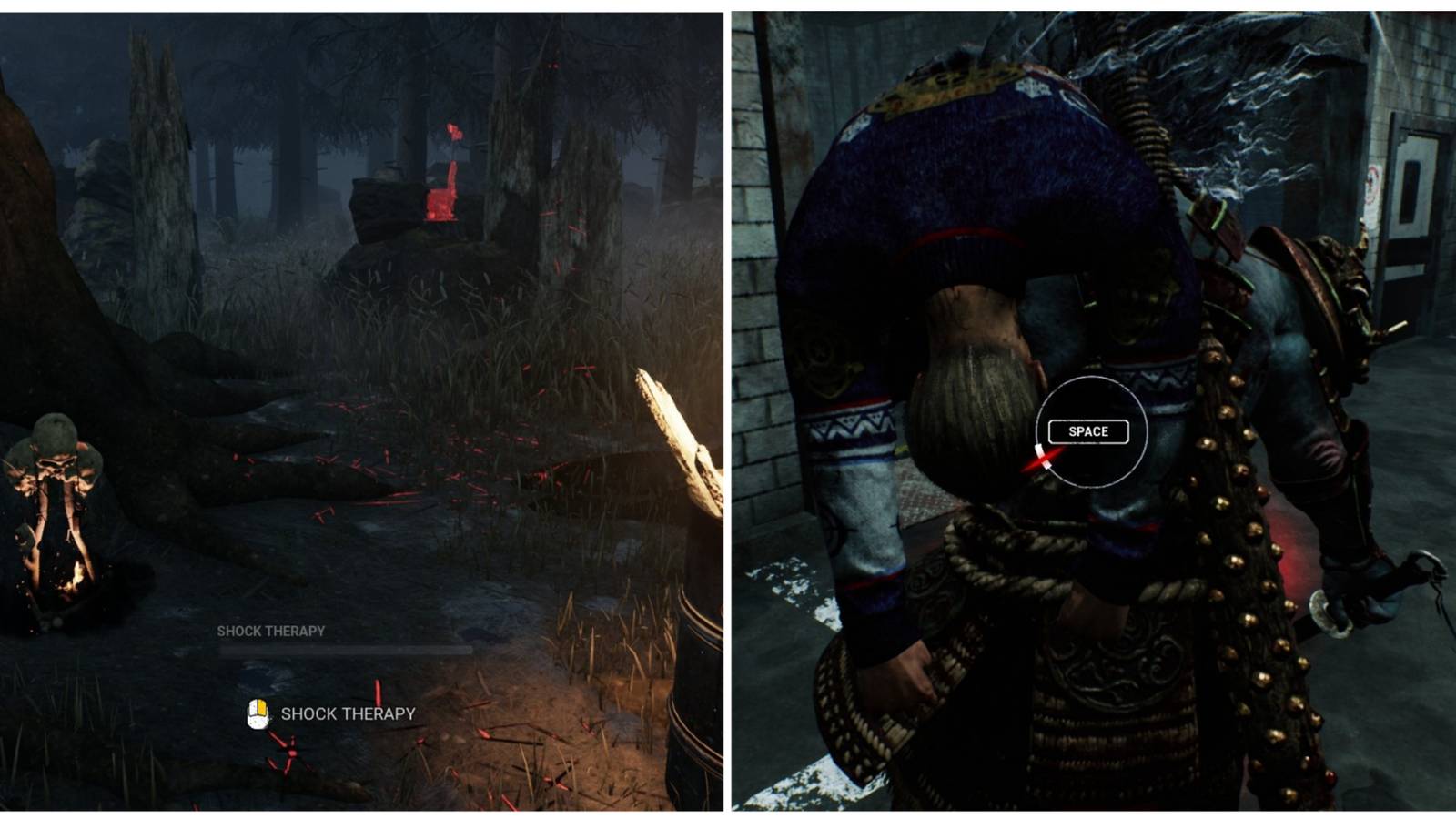The height and width of the screenshot is (819, 1456).
Task: Toggle the struggle skill-check circle
Action: coord(1090,432)
